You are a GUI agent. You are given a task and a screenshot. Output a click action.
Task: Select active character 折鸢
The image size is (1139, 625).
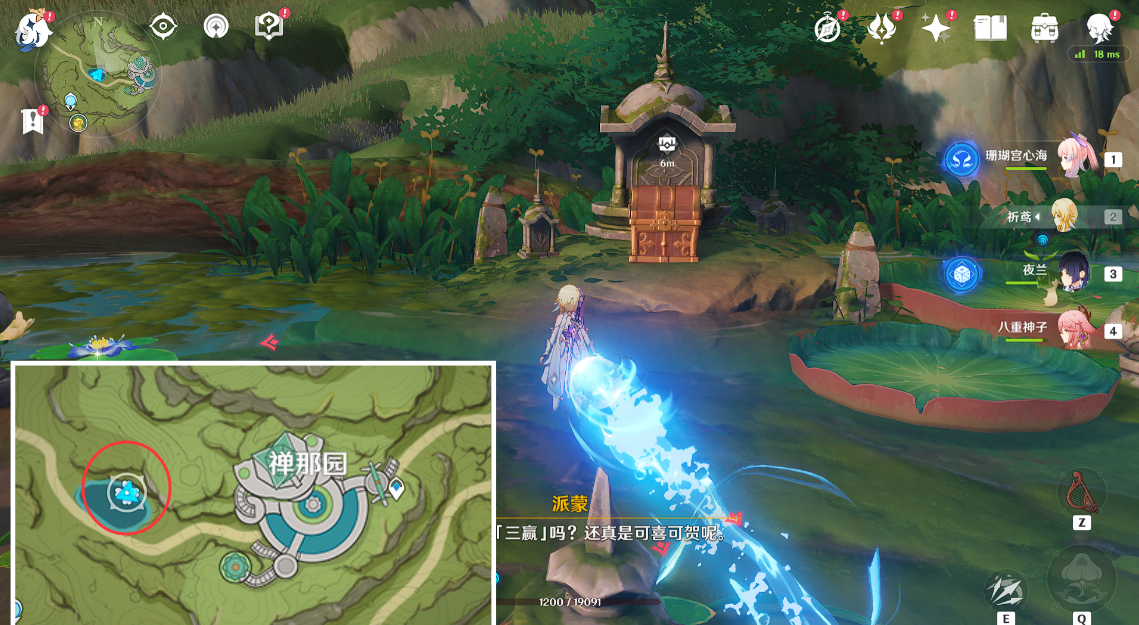[1065, 216]
